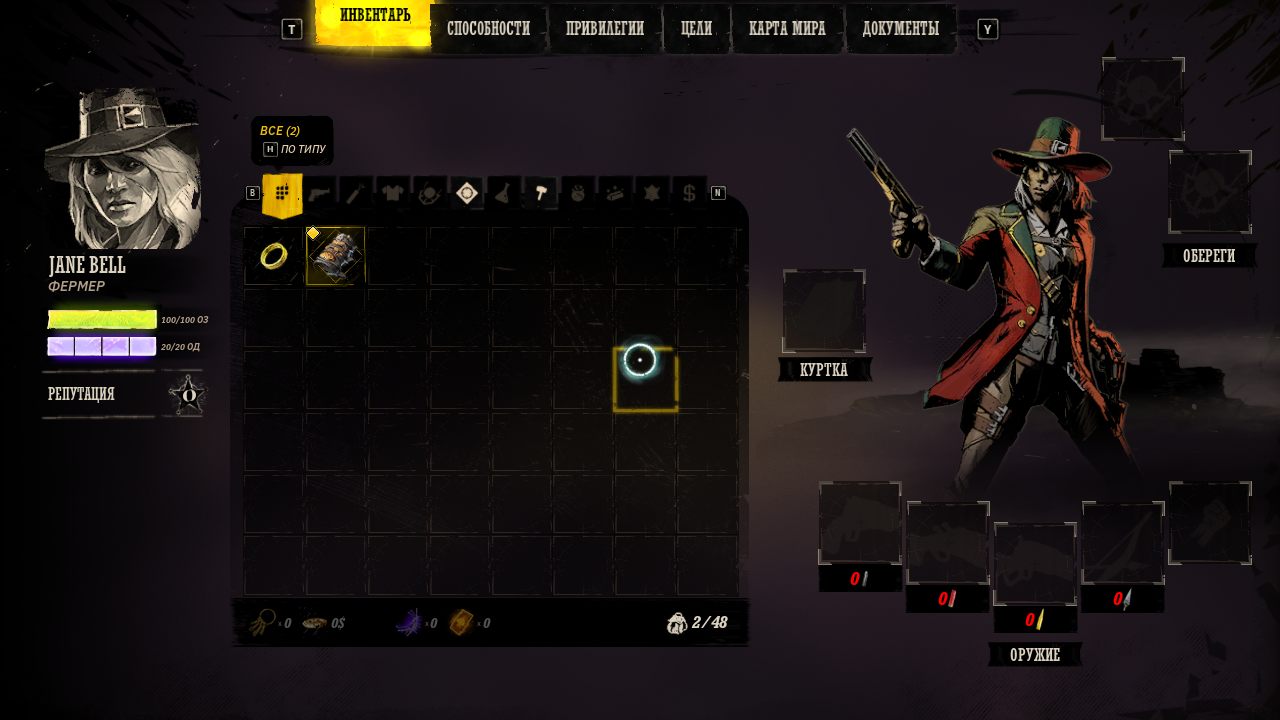Click the Куртка jacket equipment slot
The width and height of the screenshot is (1280, 720).
824,311
